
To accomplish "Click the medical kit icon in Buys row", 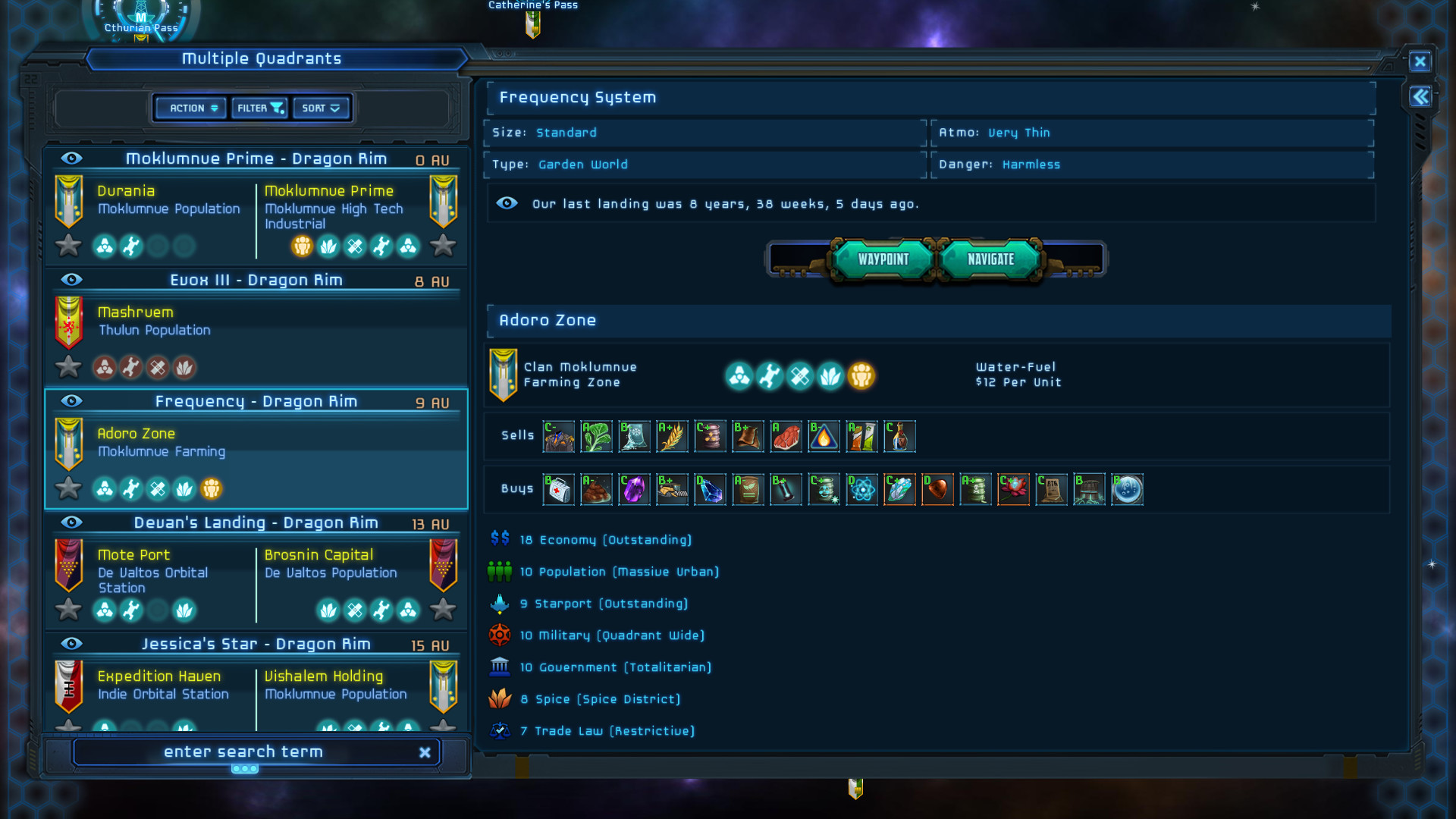I will pos(559,489).
